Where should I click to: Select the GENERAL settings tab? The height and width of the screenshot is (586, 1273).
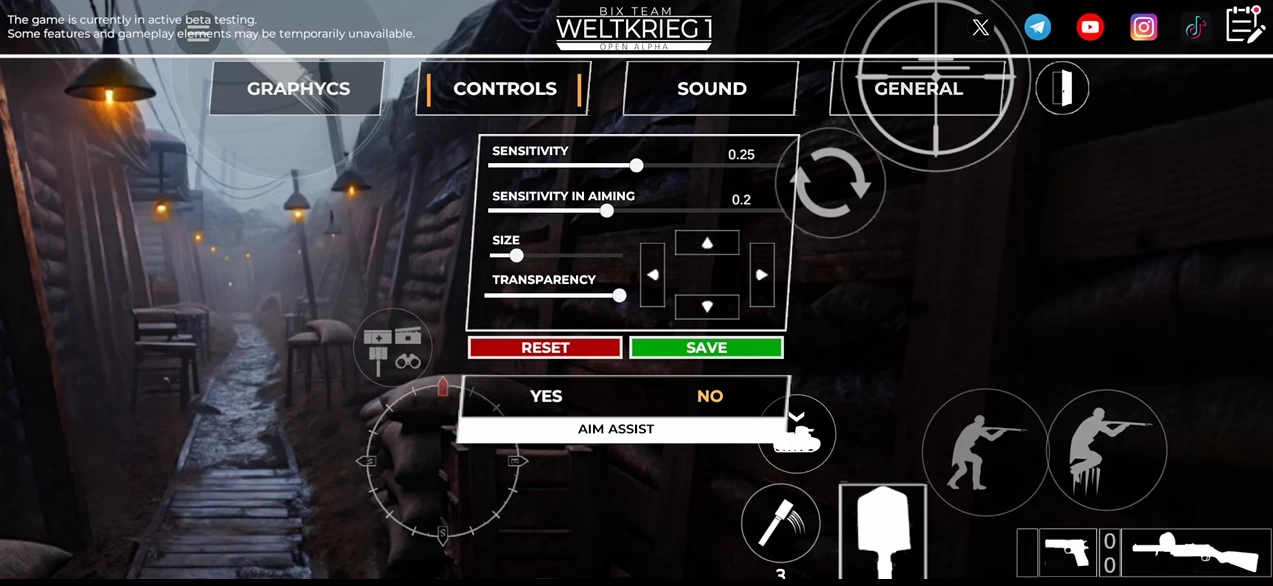(918, 89)
